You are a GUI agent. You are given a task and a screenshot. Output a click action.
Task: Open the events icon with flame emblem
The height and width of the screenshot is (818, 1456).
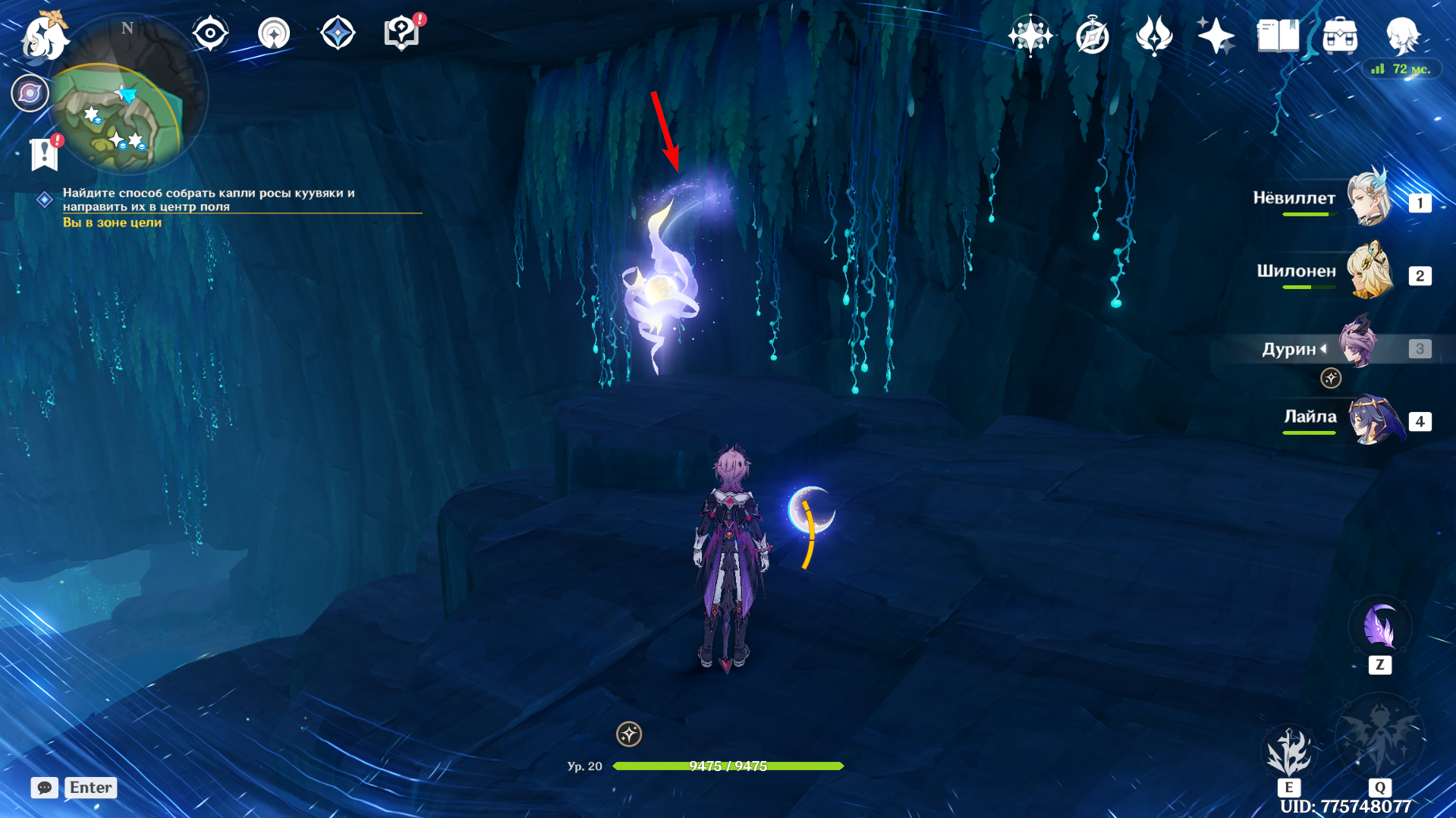pyautogui.click(x=1154, y=36)
